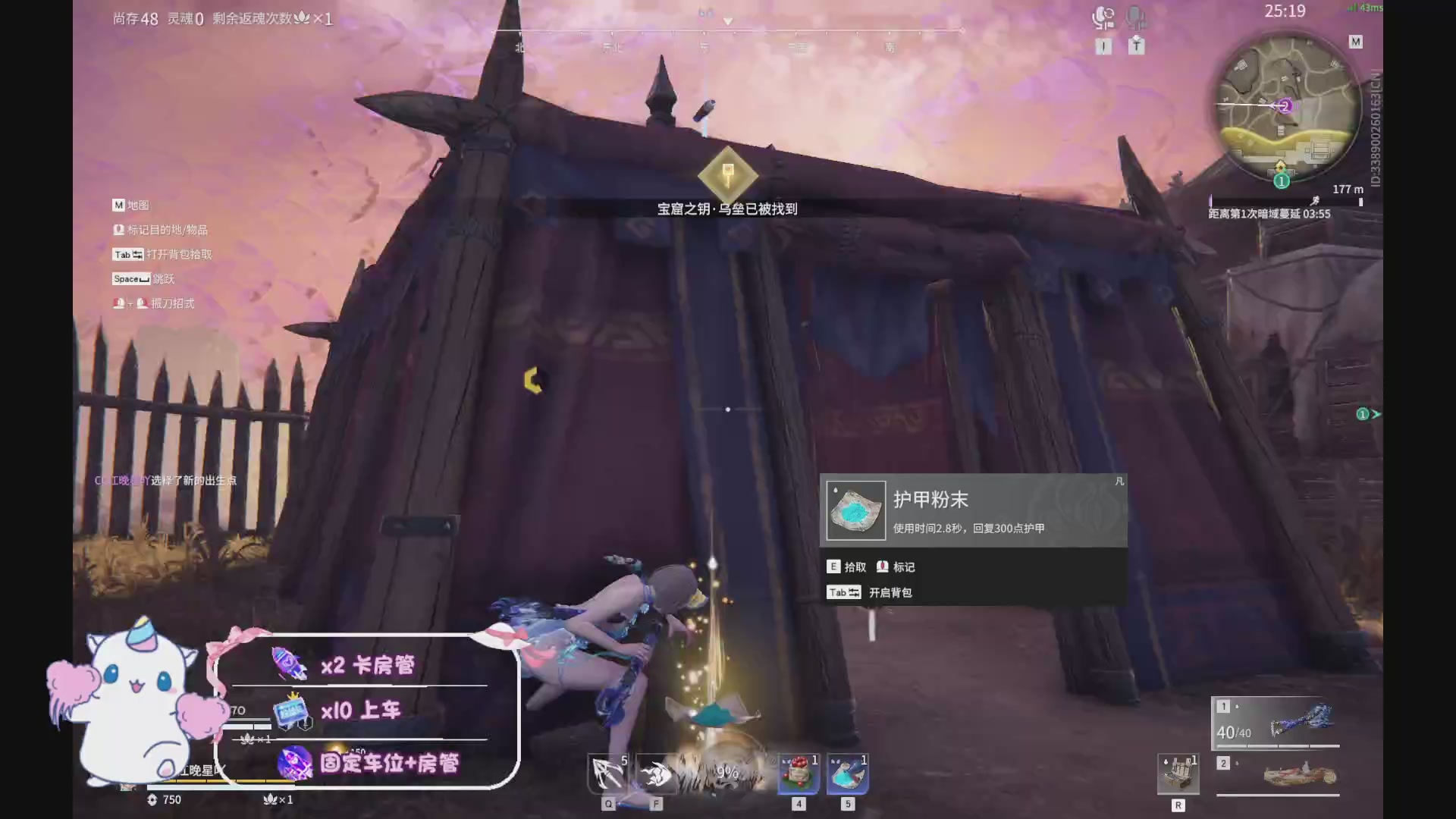
Task: Click the yellow key objective marker above the tent
Action: click(x=726, y=173)
